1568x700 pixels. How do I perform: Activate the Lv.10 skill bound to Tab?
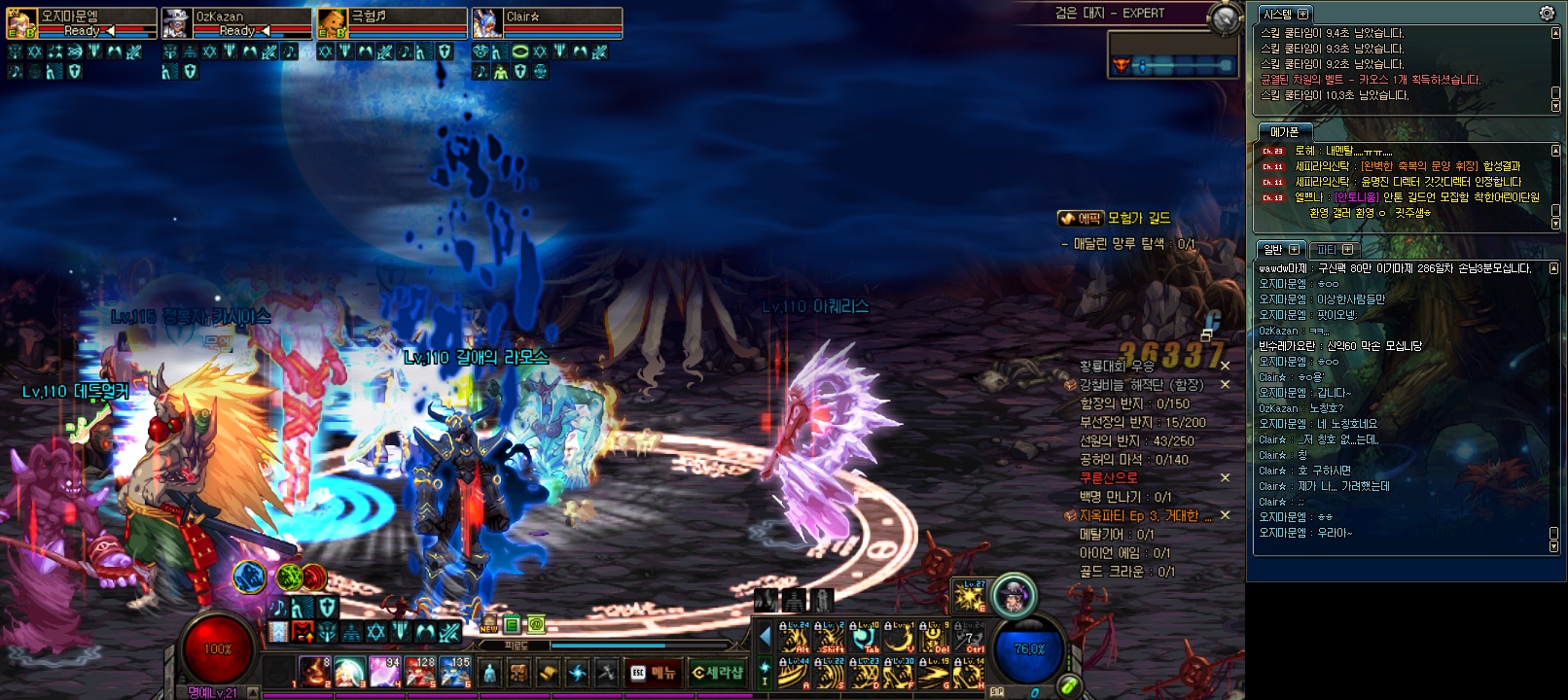coord(865,636)
